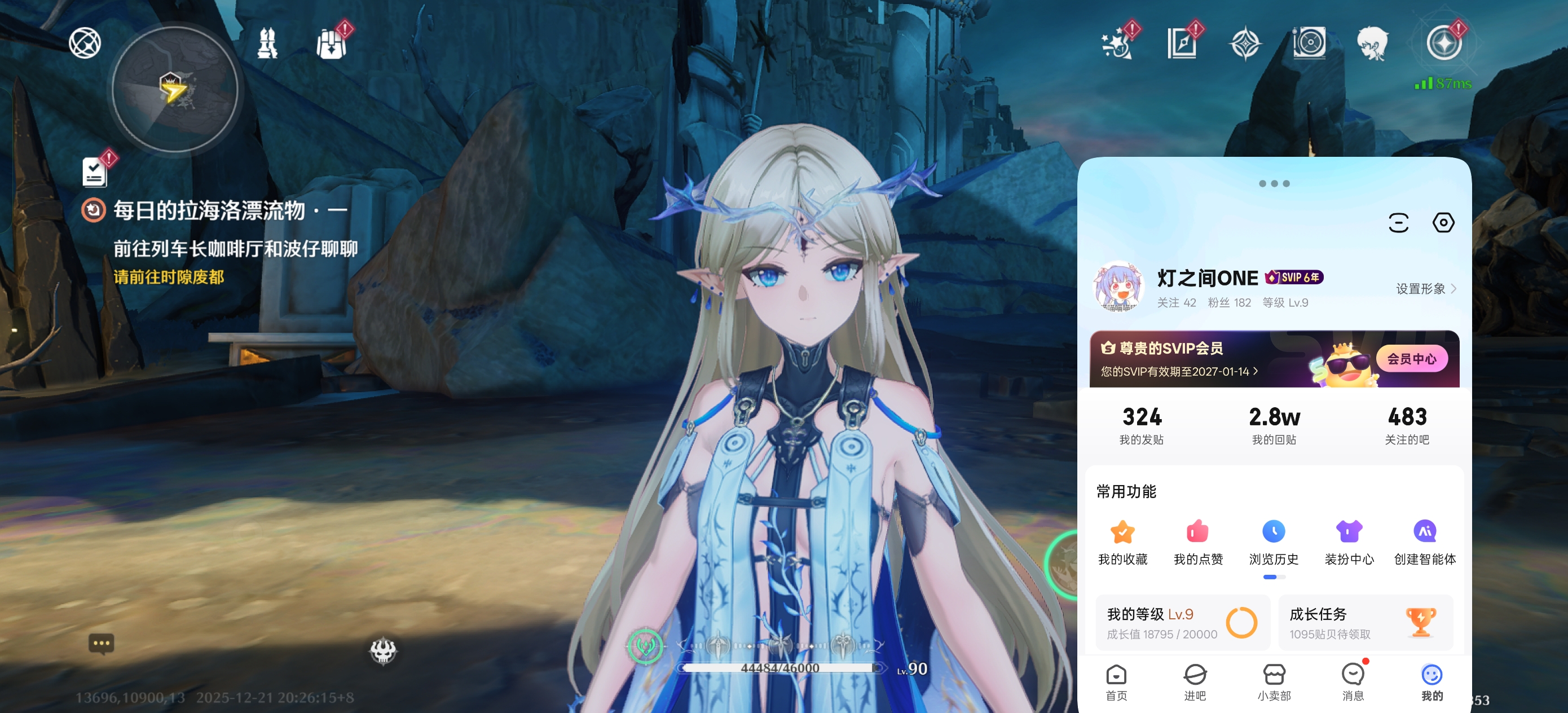1568x713 pixels.
Task: Open 我的点赞 likes
Action: (x=1198, y=542)
